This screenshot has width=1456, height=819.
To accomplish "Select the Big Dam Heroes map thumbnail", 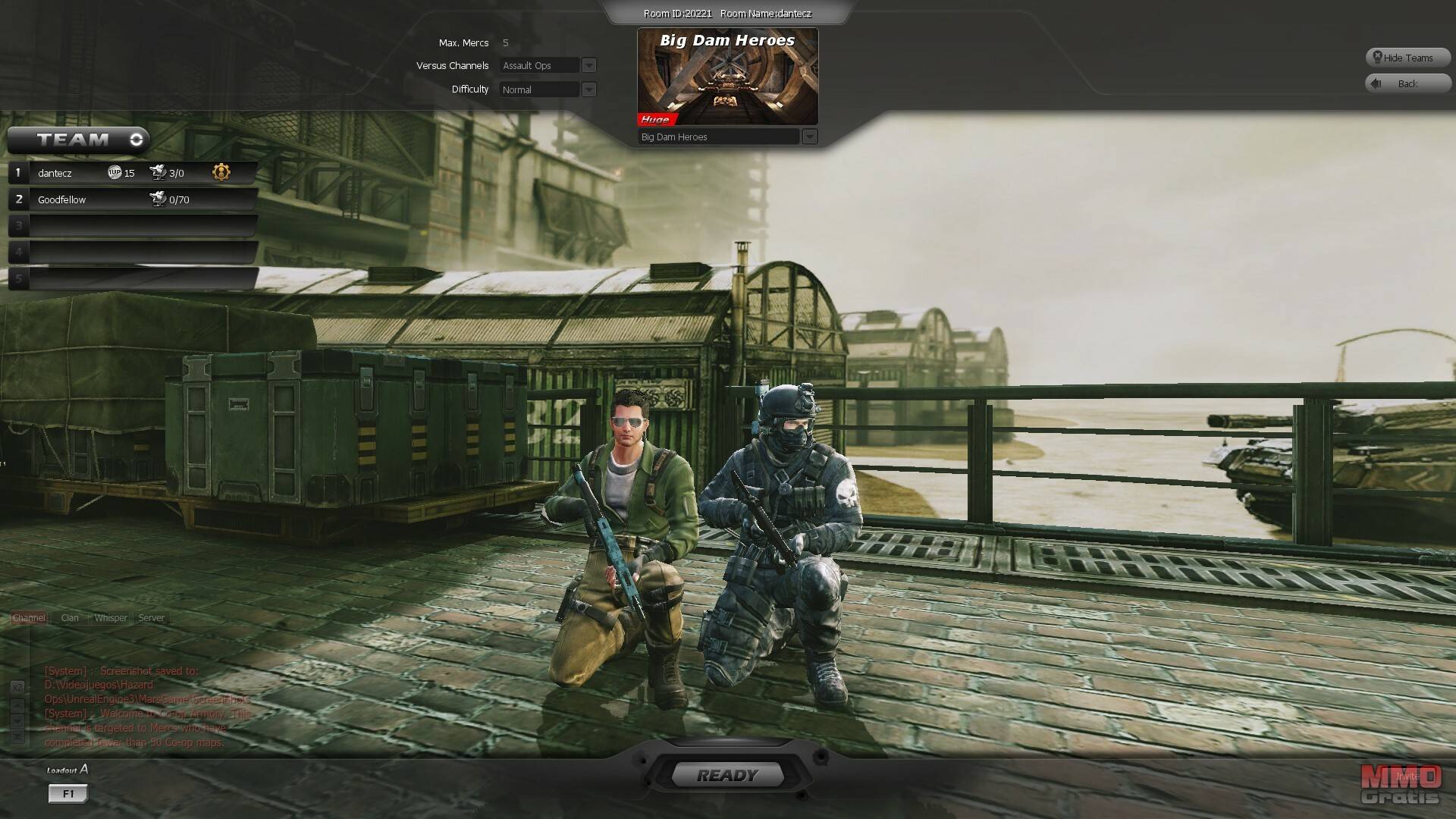I will click(727, 77).
